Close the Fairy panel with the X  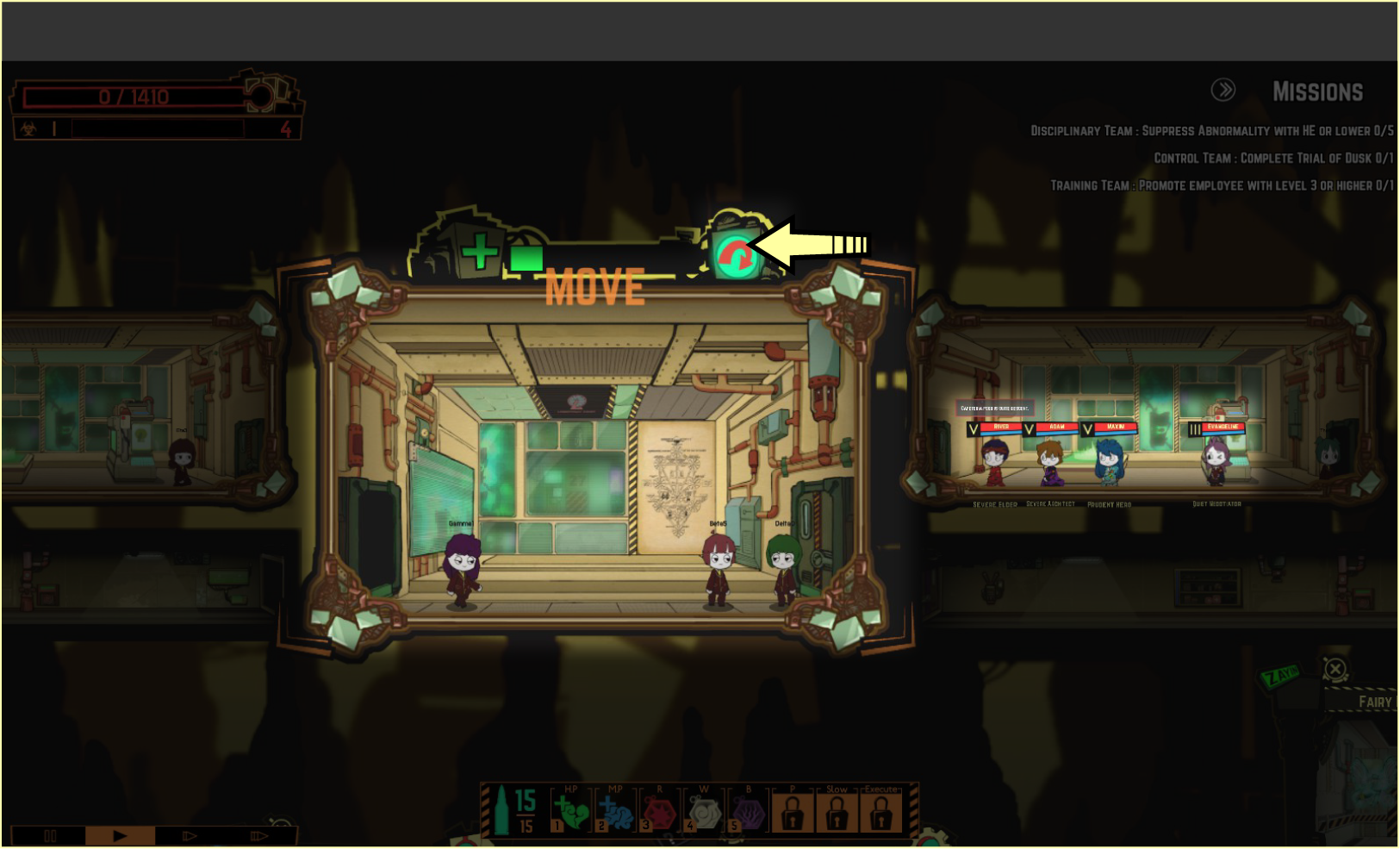1335,669
